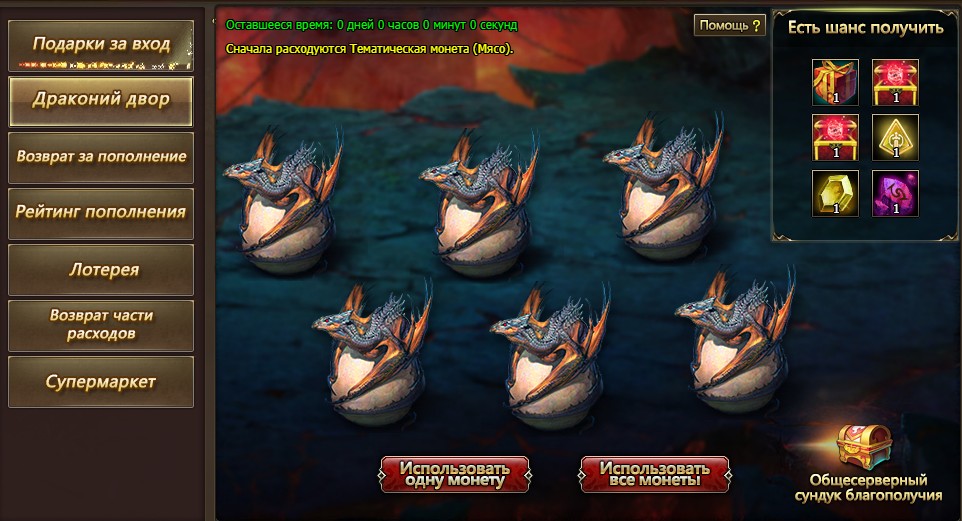Go to Возврат части расходов
This screenshot has width=962, height=521.
pyautogui.click(x=101, y=325)
